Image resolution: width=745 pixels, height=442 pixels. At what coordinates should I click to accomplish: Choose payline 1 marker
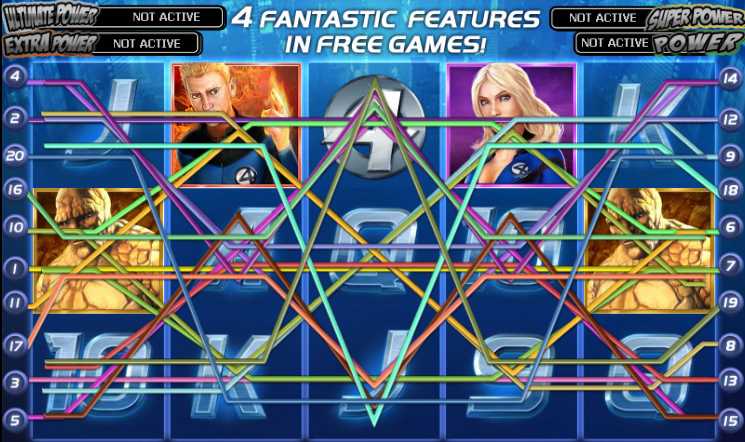pos(15,267)
